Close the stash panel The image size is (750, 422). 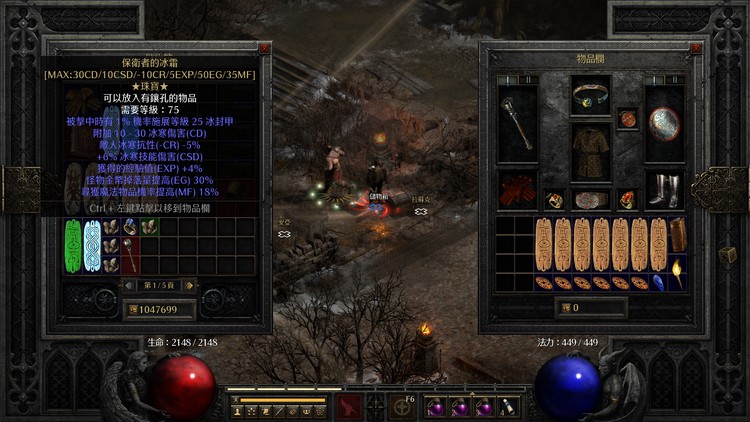pyautogui.click(x=264, y=48)
